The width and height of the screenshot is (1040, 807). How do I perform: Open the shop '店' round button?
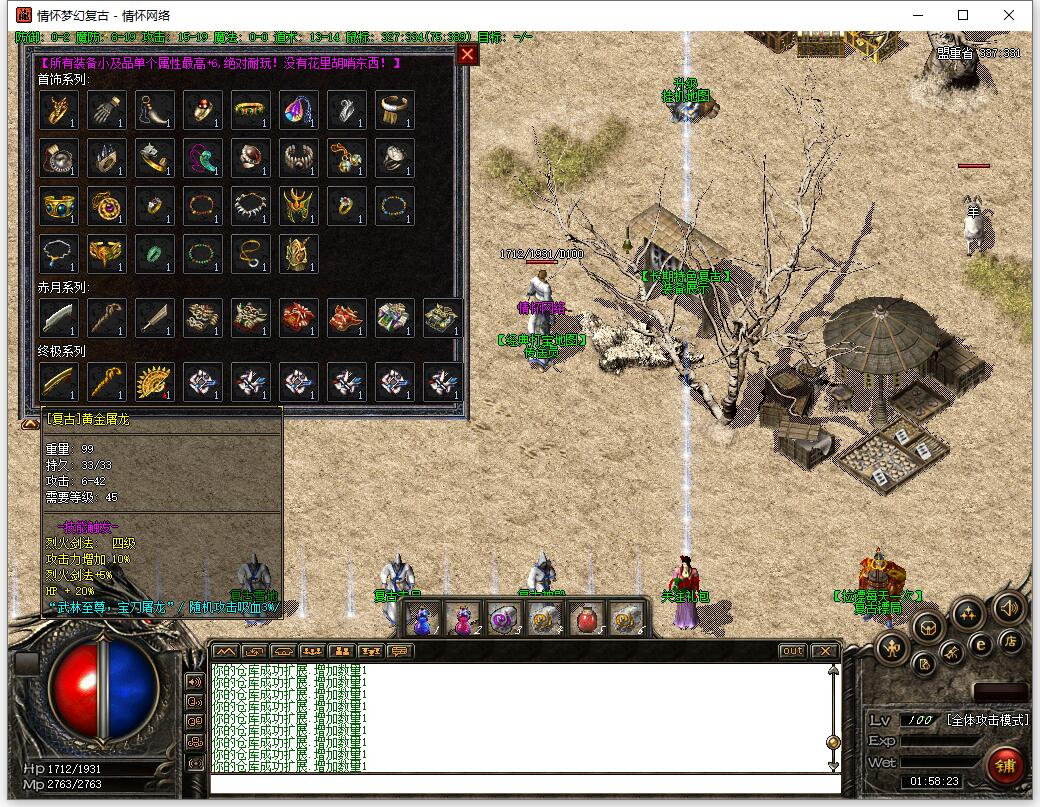[x=1011, y=641]
